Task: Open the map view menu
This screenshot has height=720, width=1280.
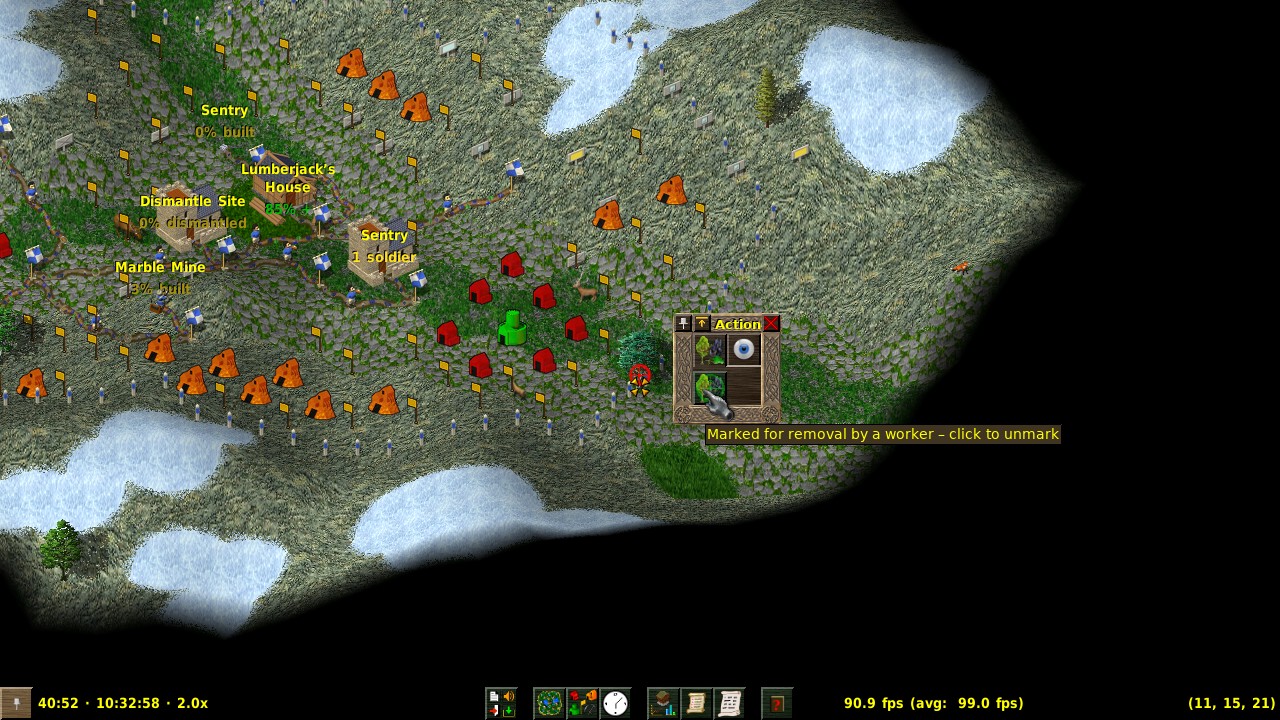Action: (x=549, y=703)
